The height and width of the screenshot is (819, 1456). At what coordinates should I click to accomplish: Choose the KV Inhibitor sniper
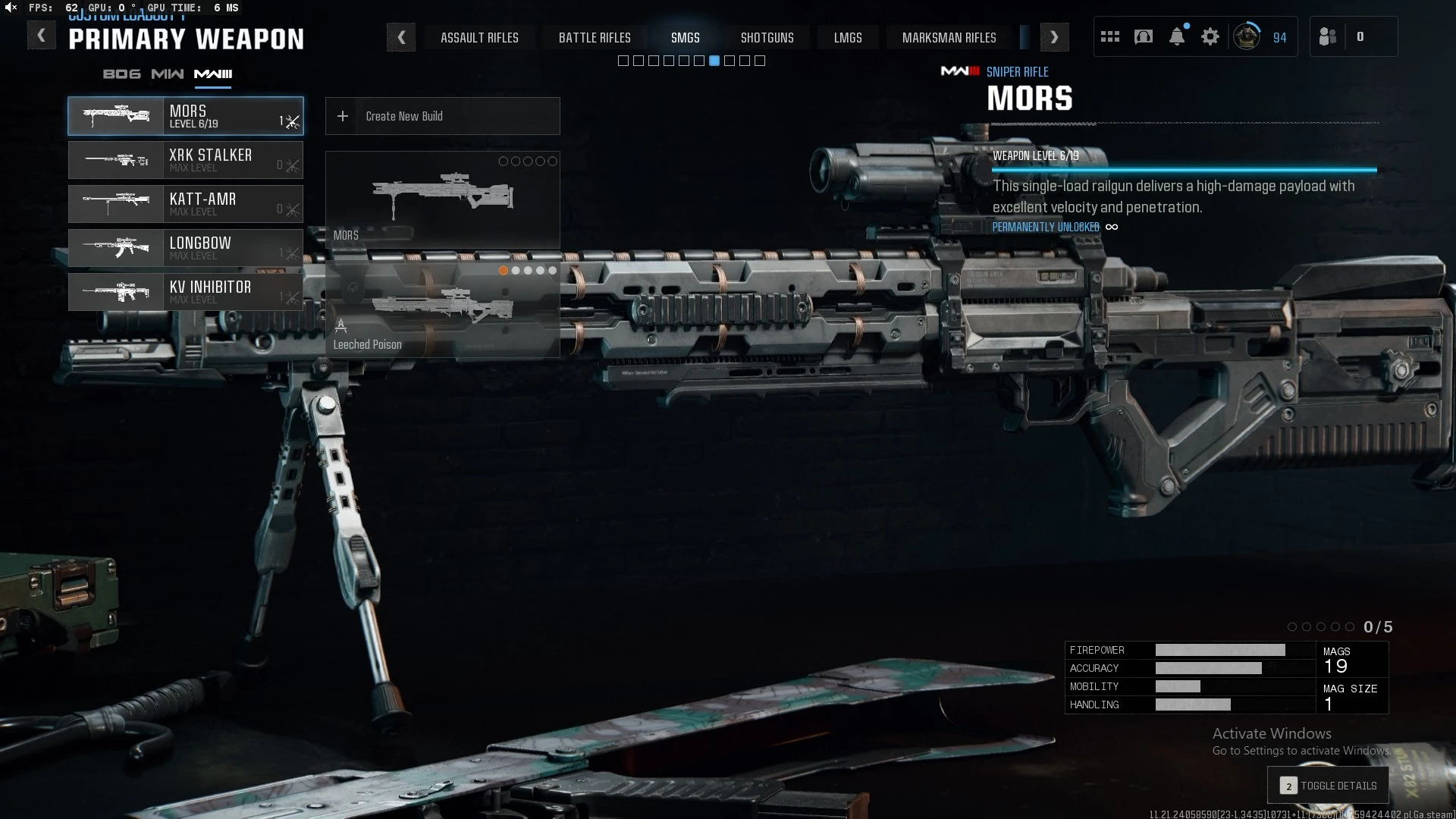click(186, 292)
